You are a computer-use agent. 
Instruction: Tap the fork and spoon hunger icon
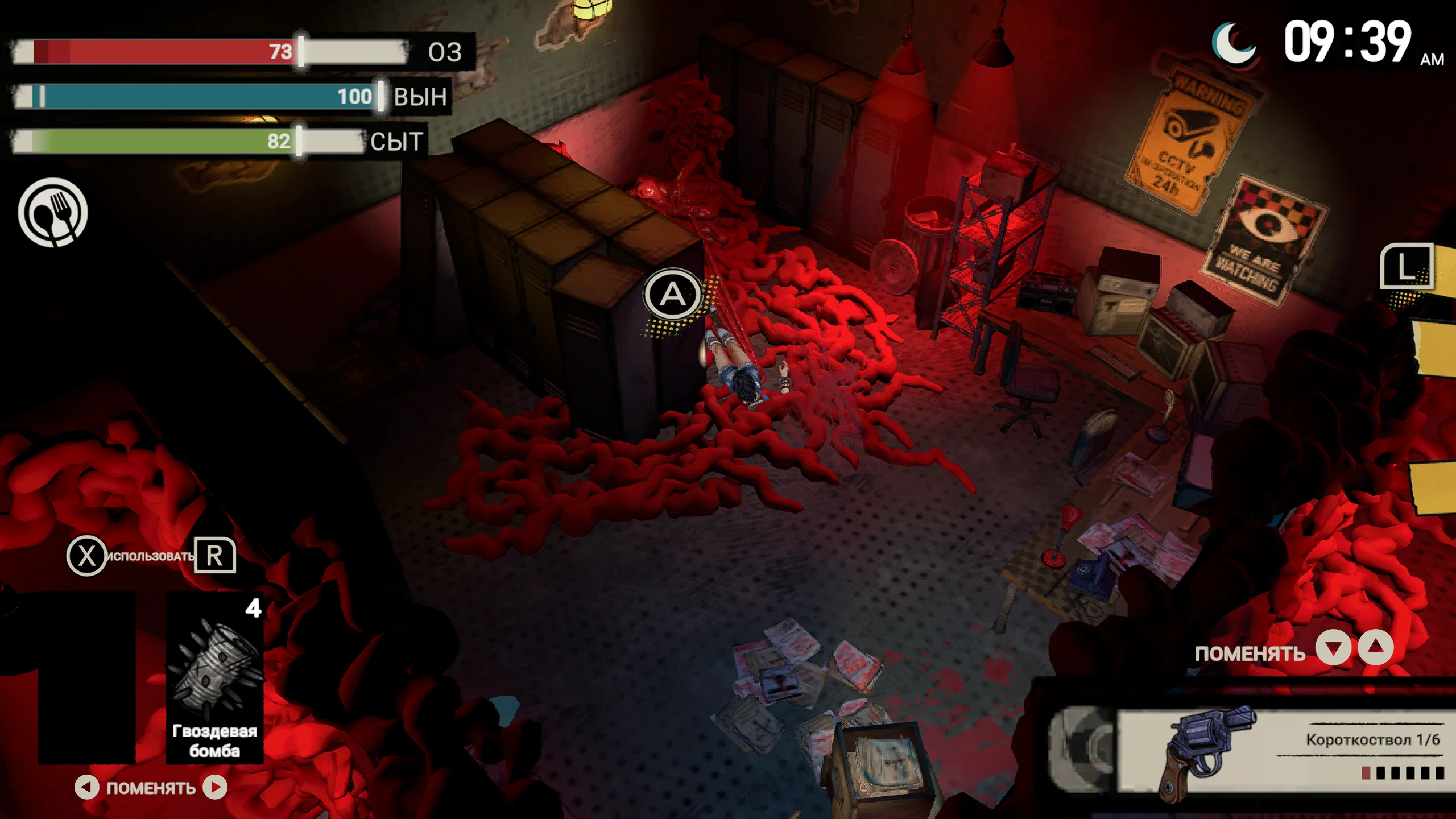pyautogui.click(x=53, y=212)
